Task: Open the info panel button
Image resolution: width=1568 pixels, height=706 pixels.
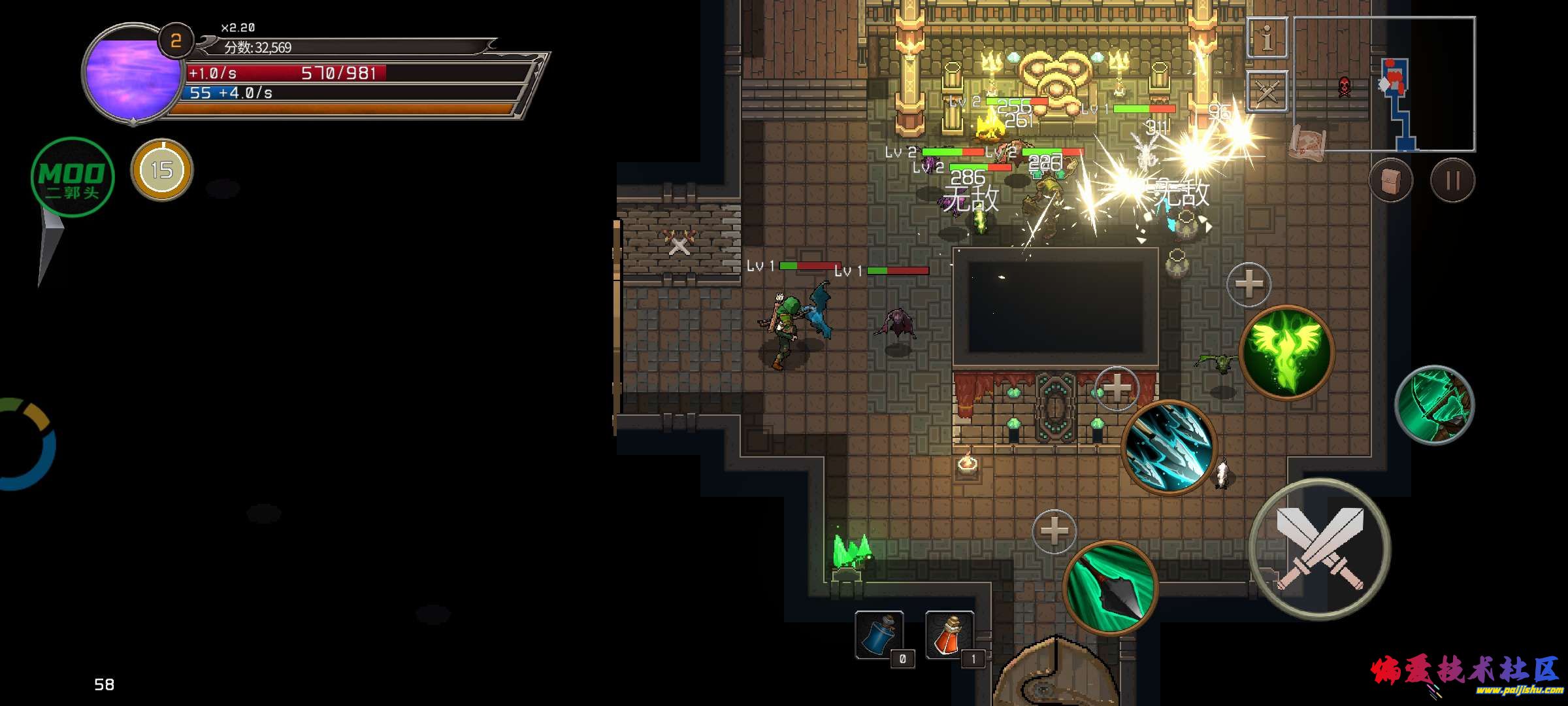Action: coord(1267,38)
